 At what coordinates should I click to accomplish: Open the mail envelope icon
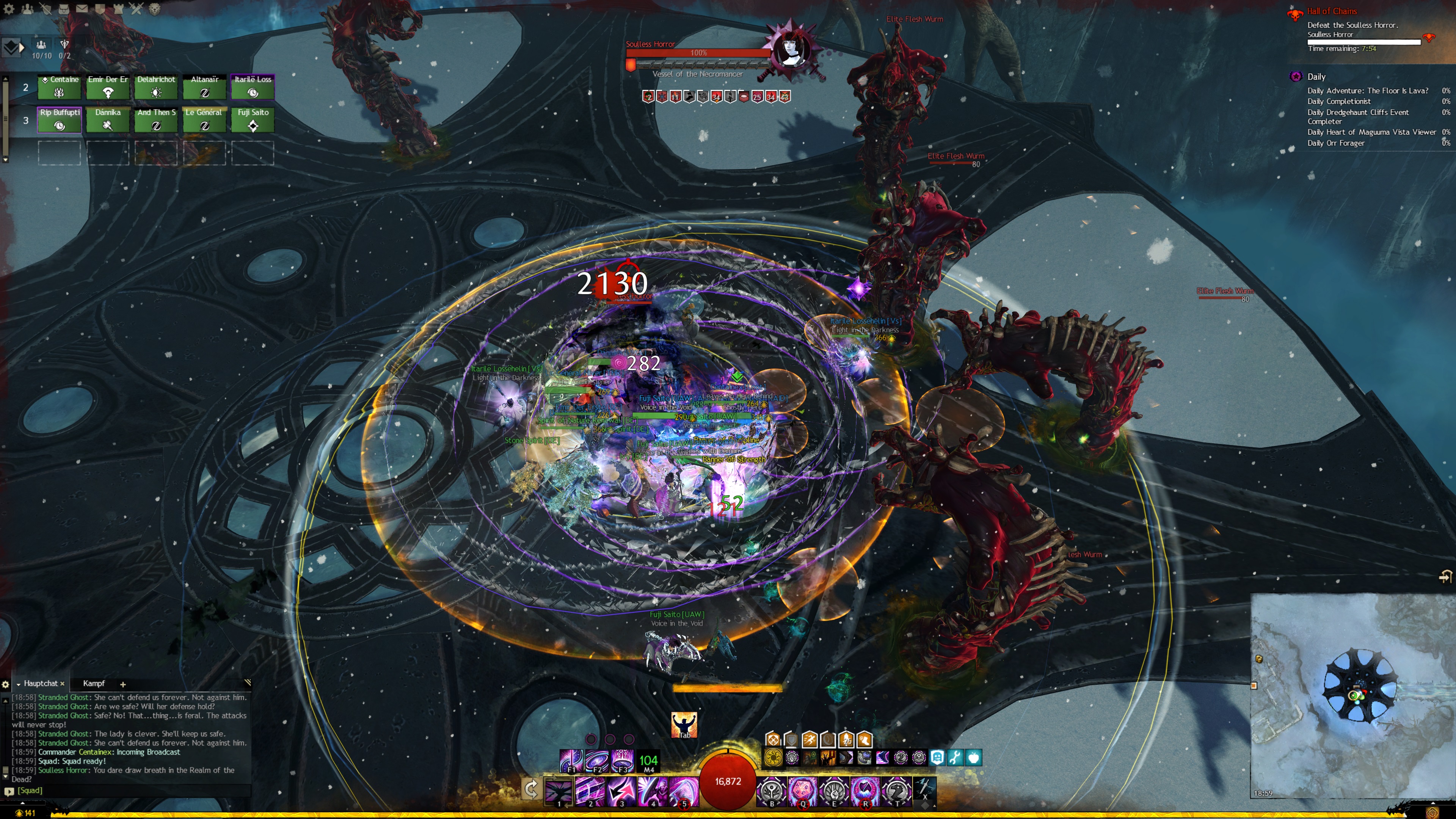82,8
